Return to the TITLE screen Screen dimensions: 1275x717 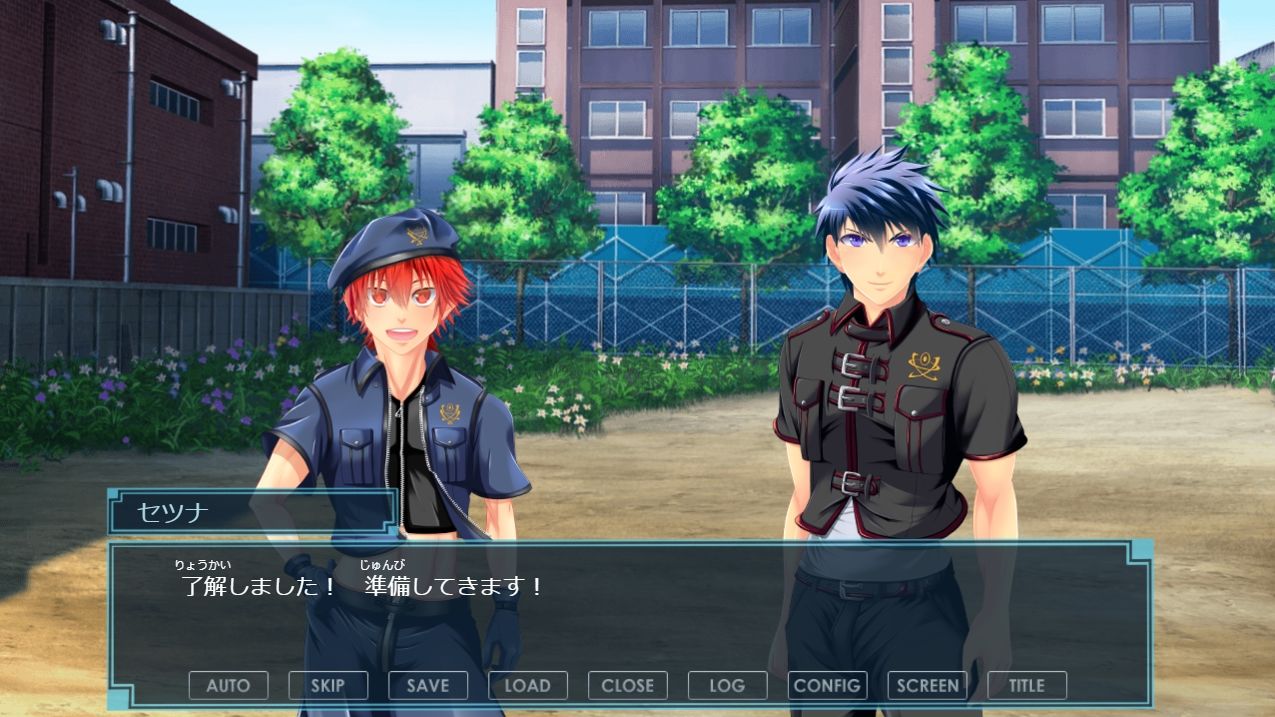tap(1027, 685)
